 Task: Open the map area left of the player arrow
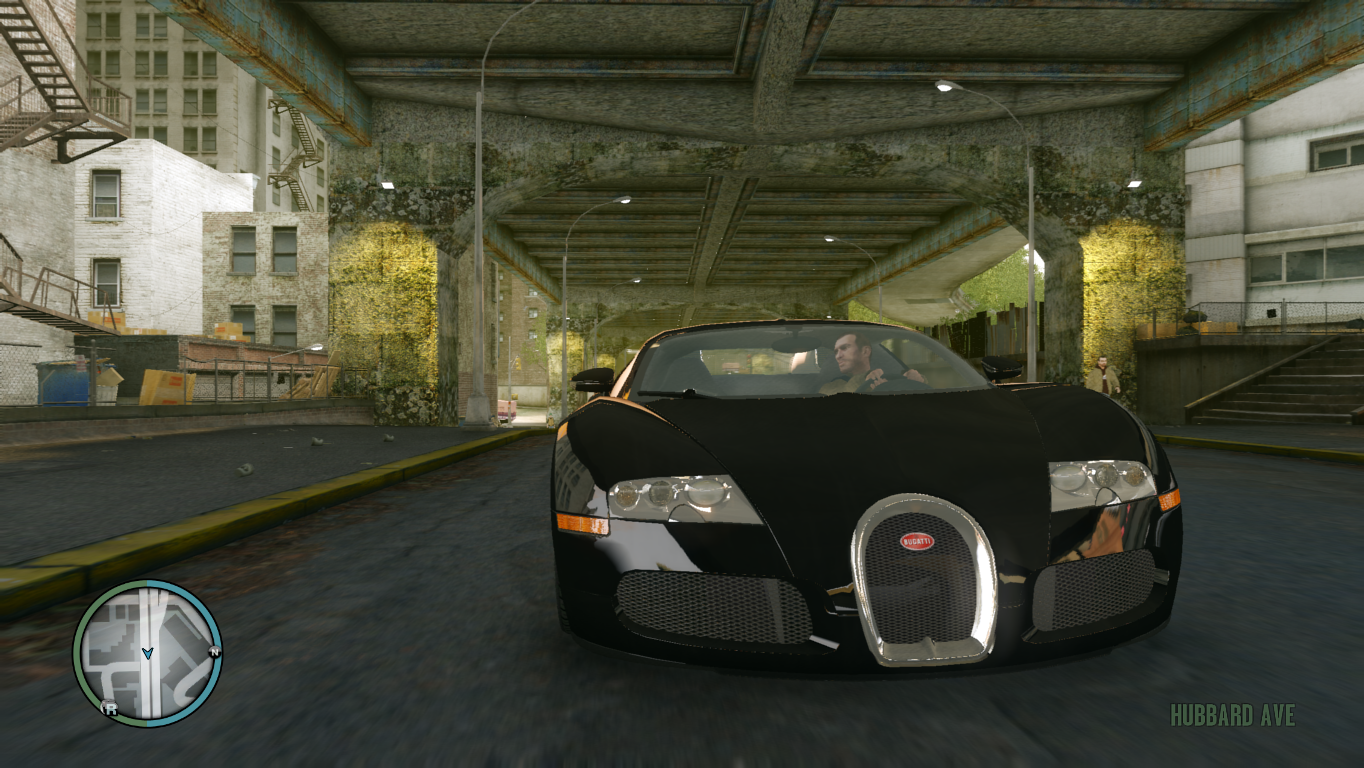click(x=118, y=650)
